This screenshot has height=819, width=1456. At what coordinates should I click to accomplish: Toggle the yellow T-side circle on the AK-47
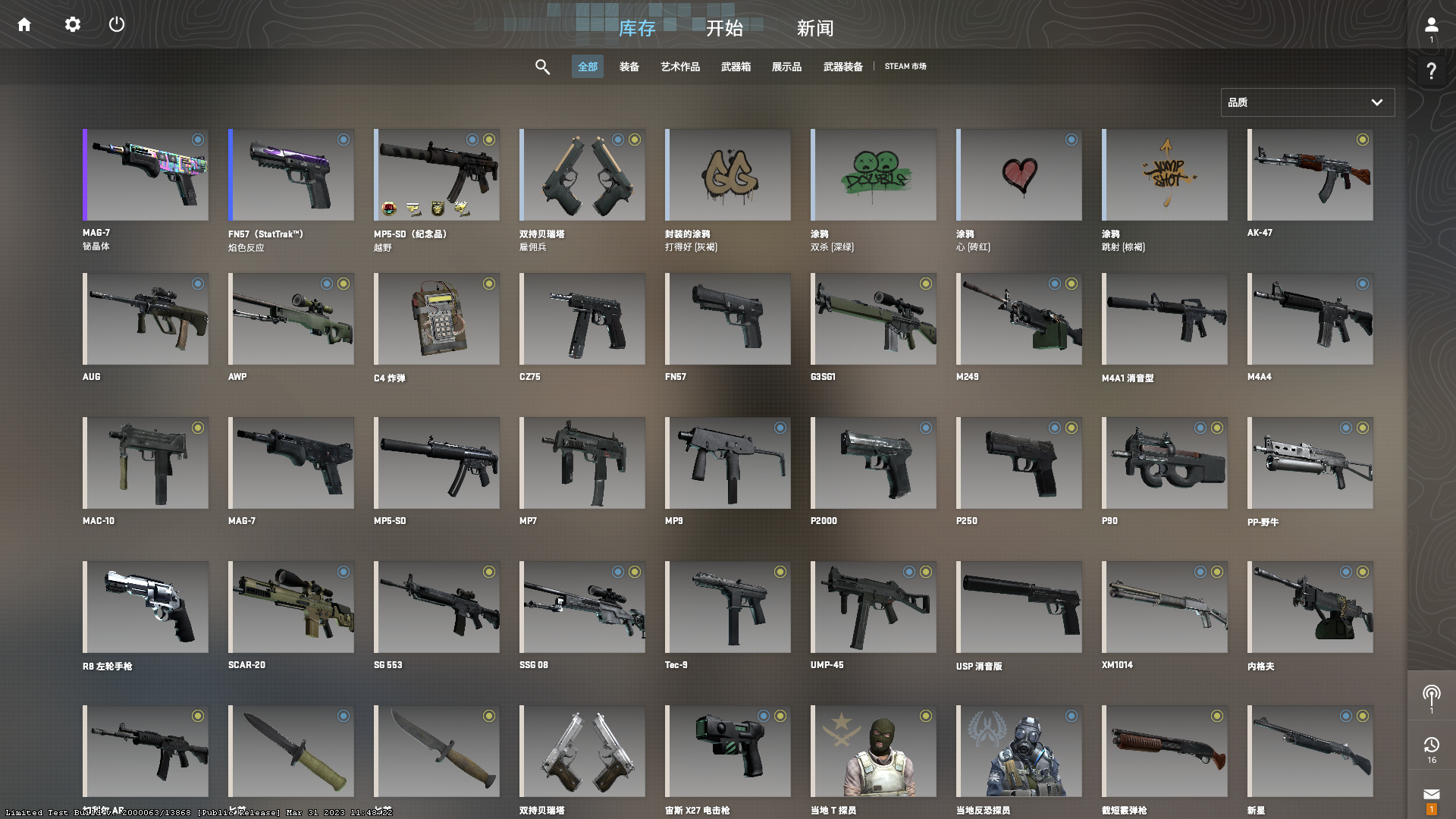[1363, 140]
